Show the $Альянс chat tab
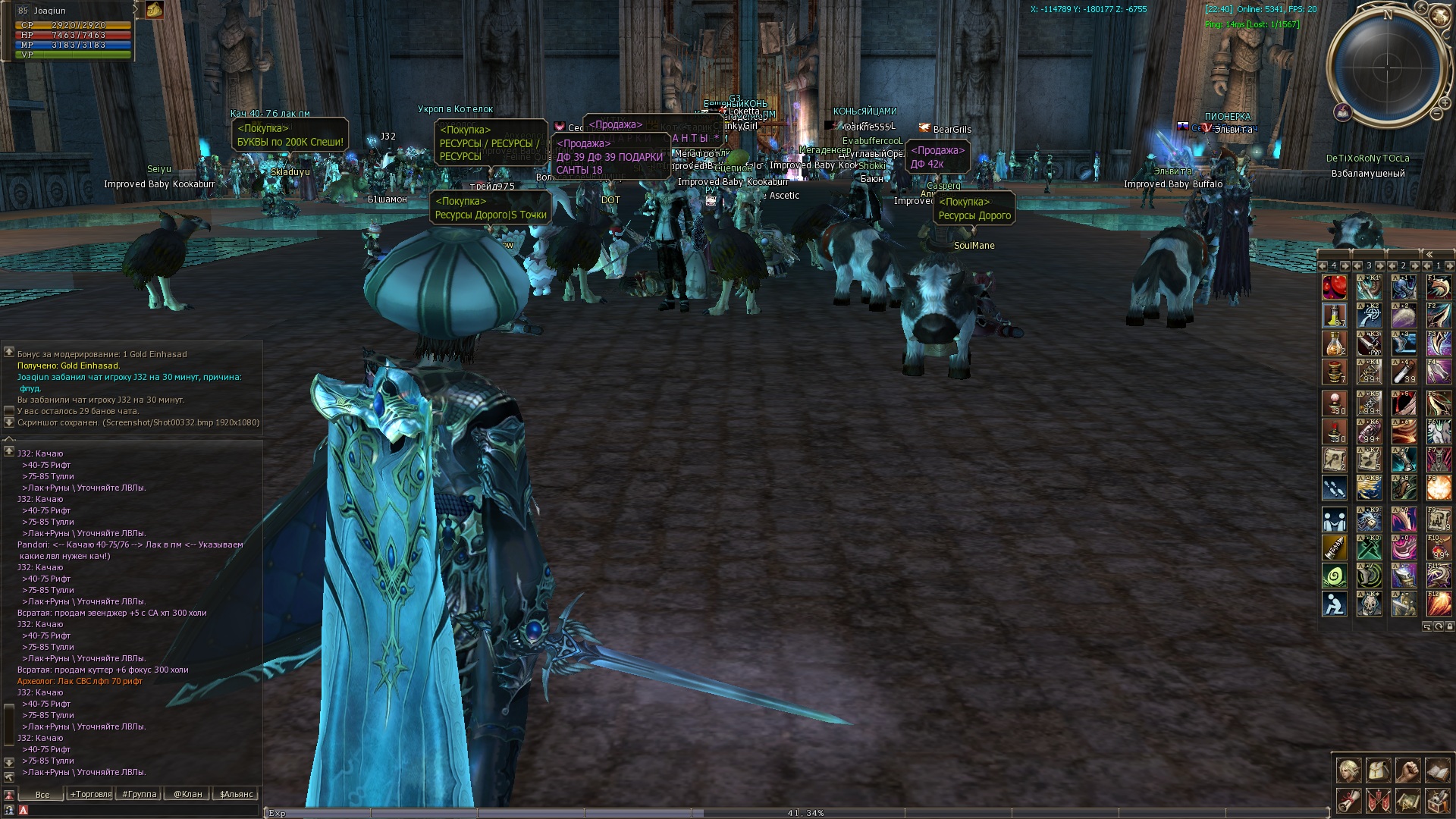This screenshot has width=1456, height=819. coord(237,794)
